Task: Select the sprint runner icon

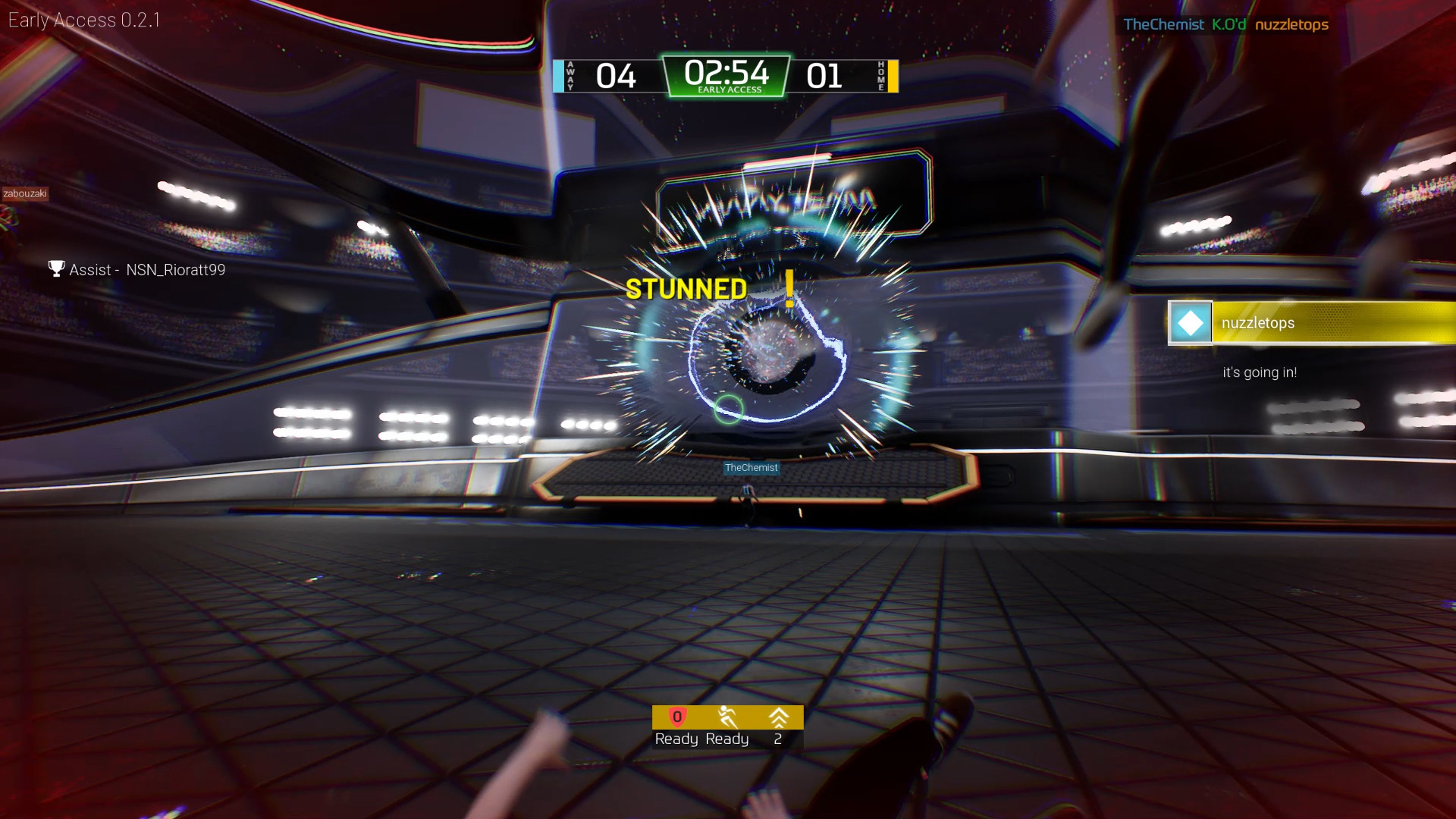Action: point(726,715)
